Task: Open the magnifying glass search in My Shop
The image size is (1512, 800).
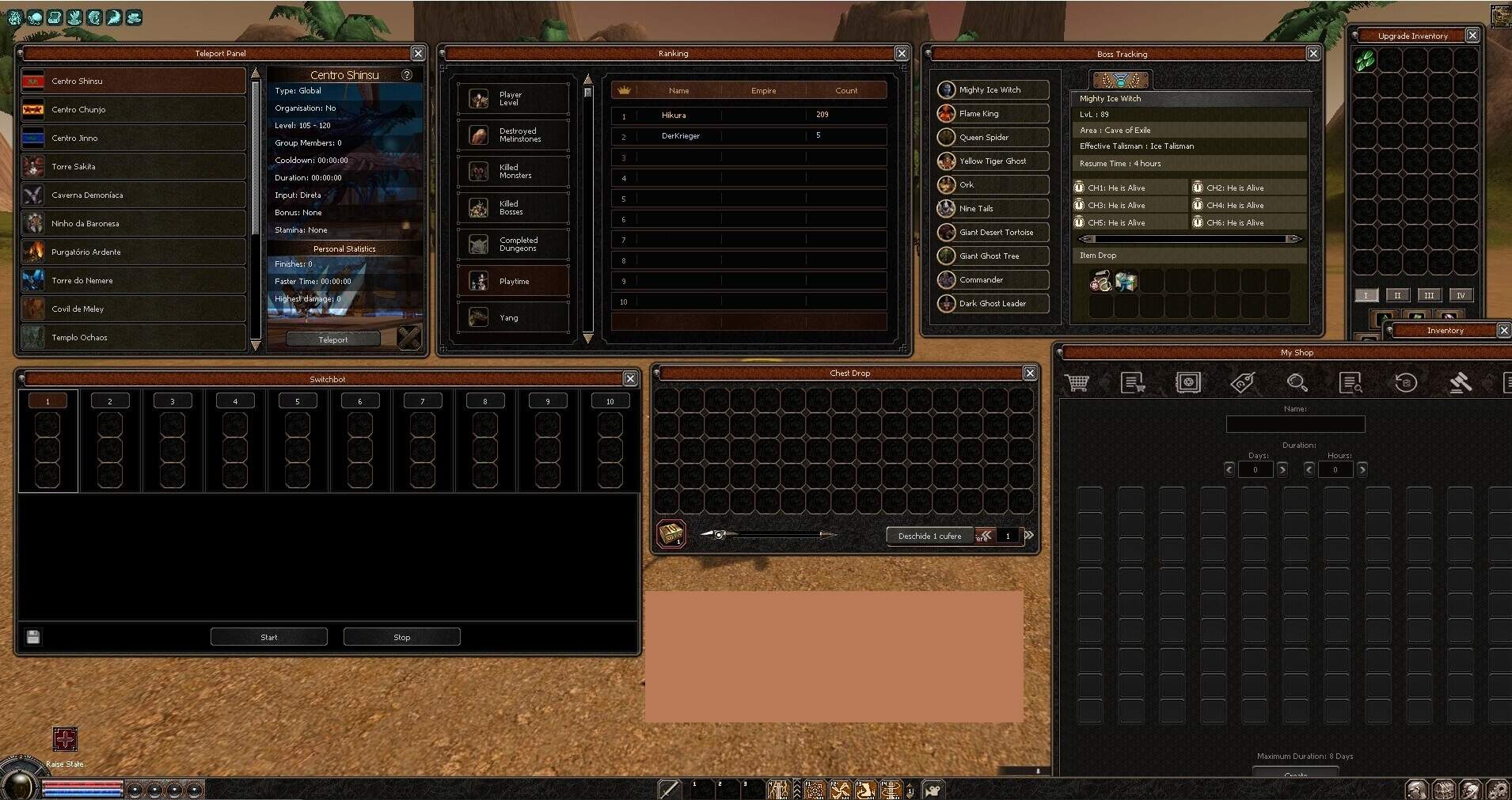Action: tap(1298, 383)
